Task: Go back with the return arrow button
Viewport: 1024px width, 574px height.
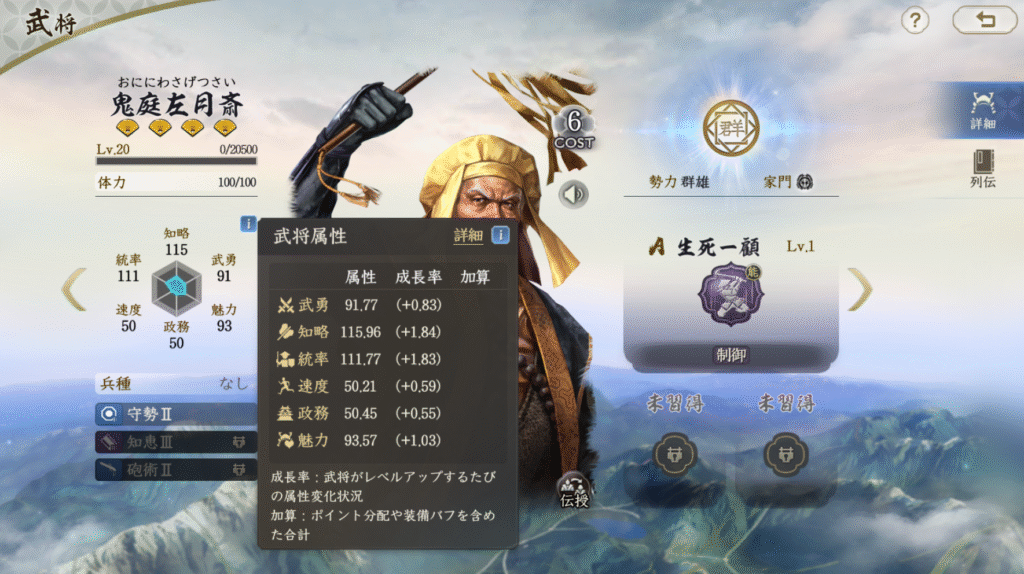Action: click(984, 20)
